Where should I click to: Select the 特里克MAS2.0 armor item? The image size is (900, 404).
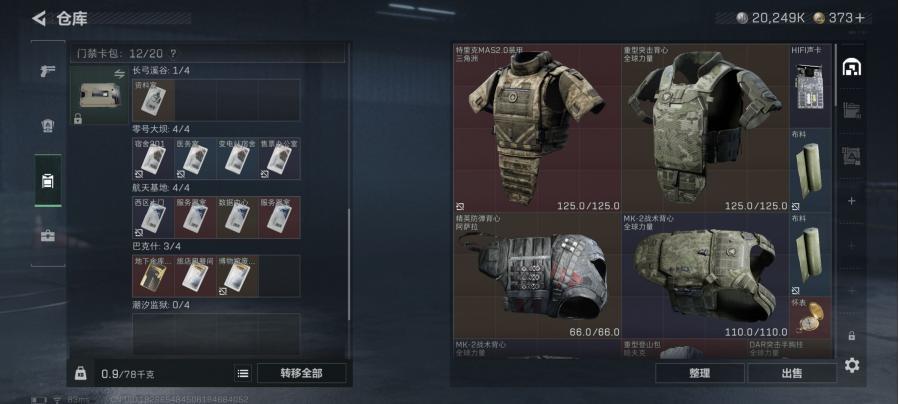(x=536, y=127)
